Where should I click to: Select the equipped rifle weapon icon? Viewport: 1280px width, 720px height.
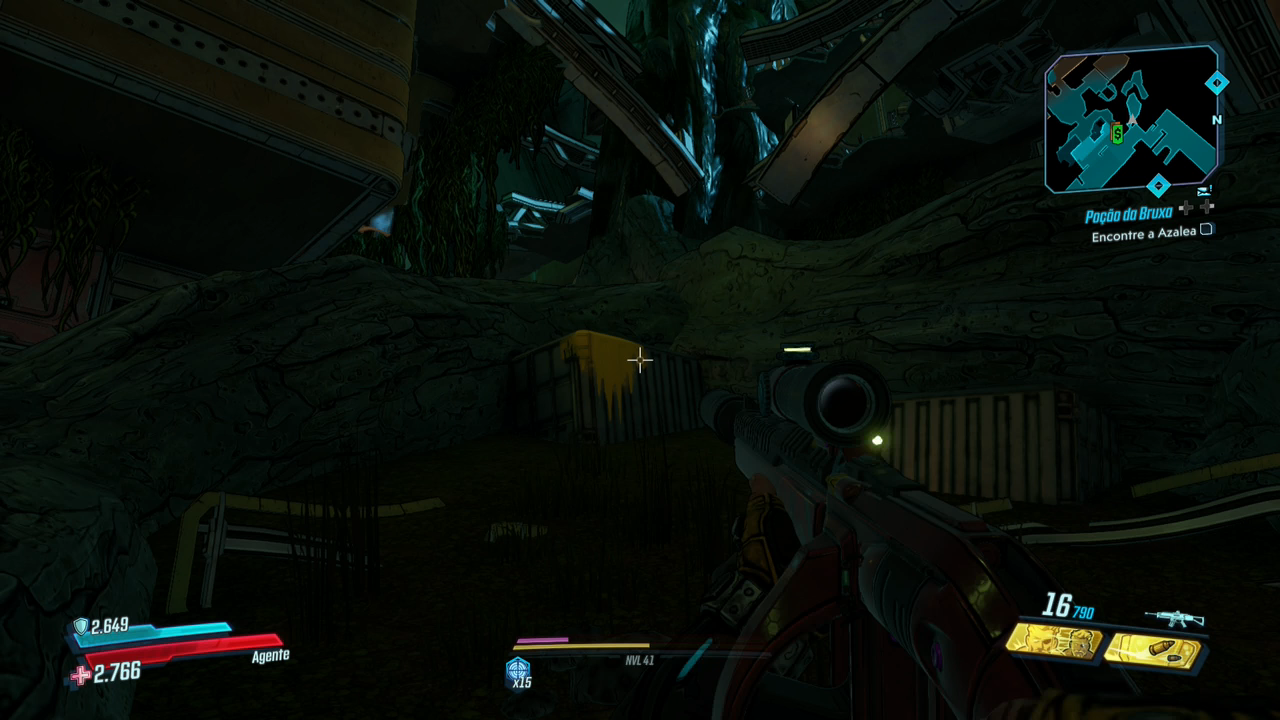click(x=1174, y=619)
